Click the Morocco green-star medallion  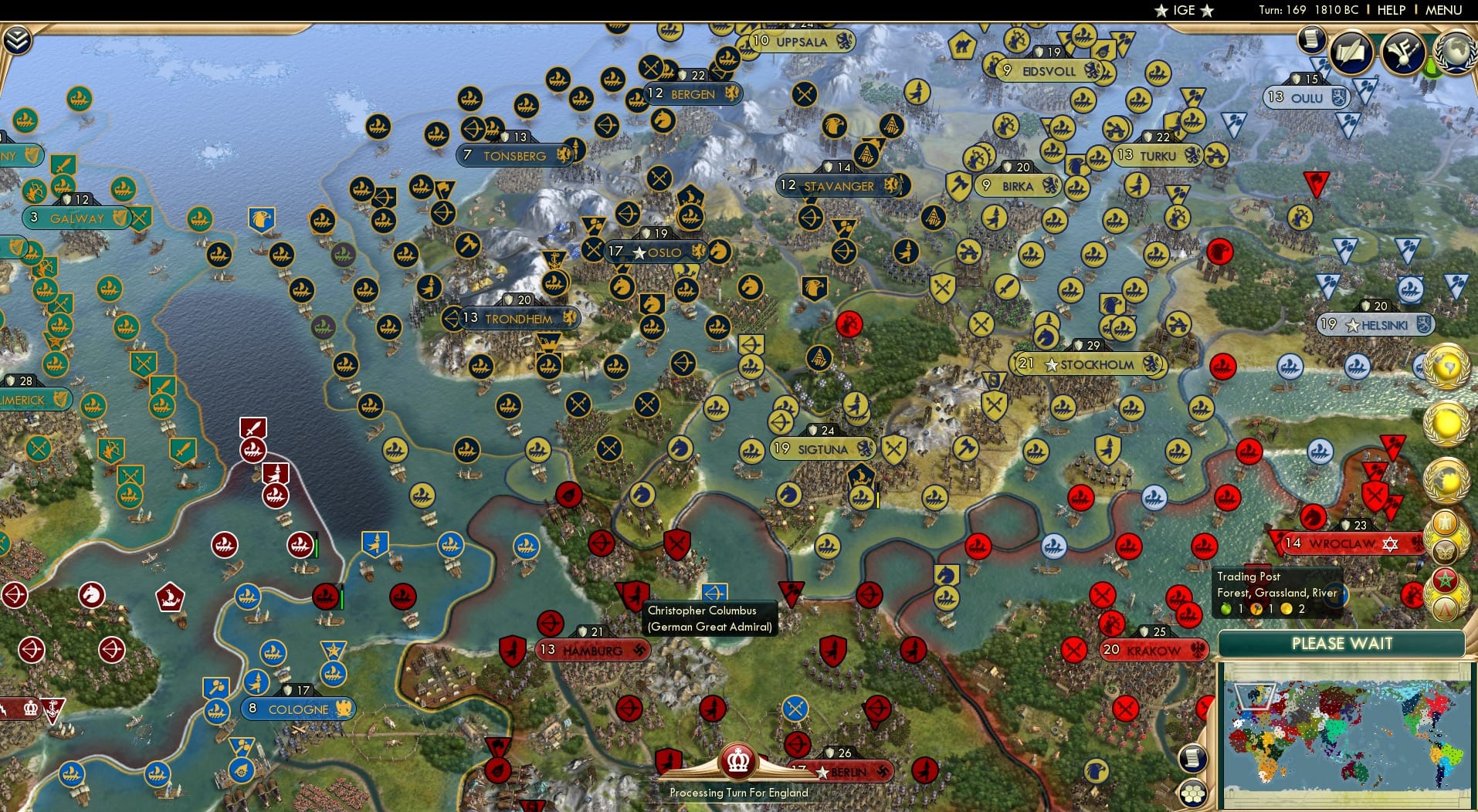pos(1446,579)
